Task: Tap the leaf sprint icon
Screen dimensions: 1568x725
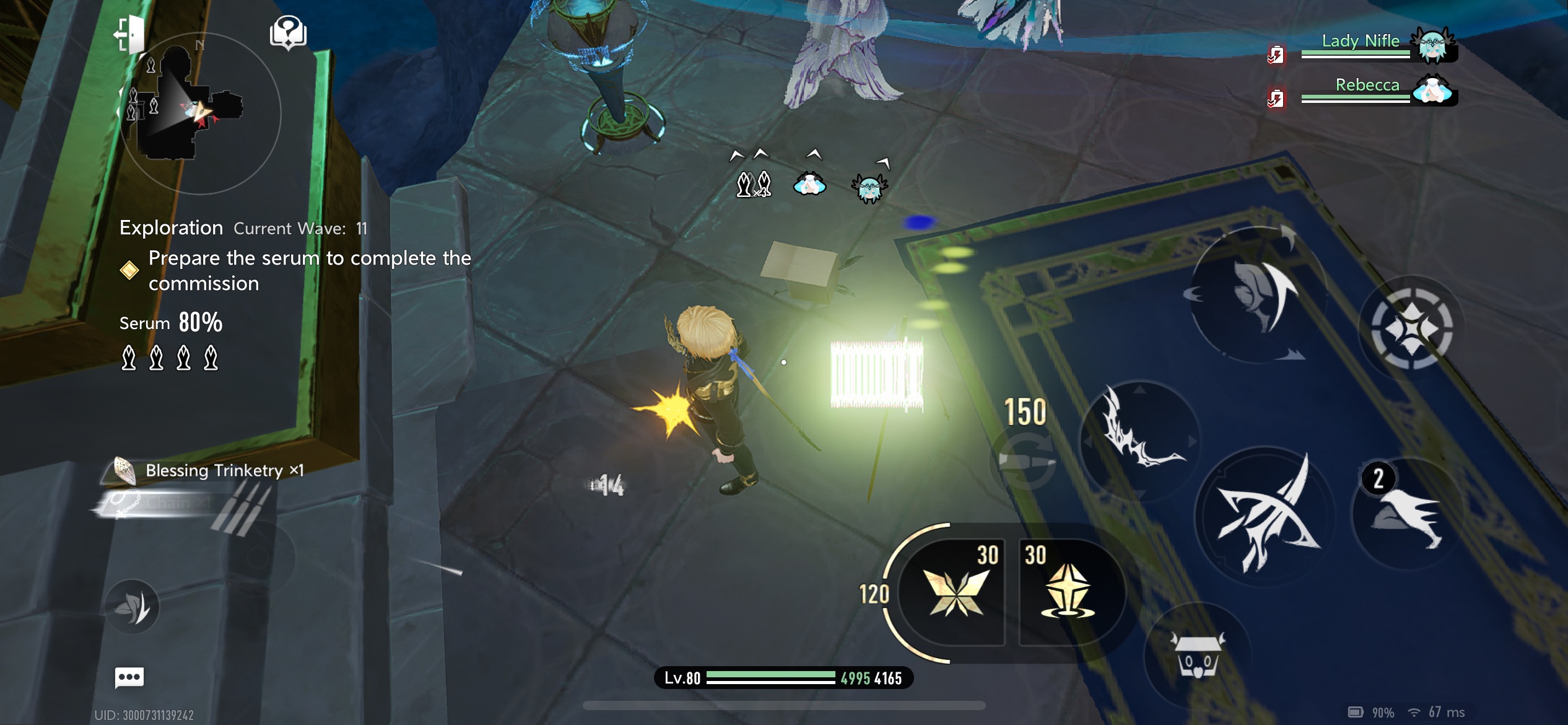Action: click(132, 606)
